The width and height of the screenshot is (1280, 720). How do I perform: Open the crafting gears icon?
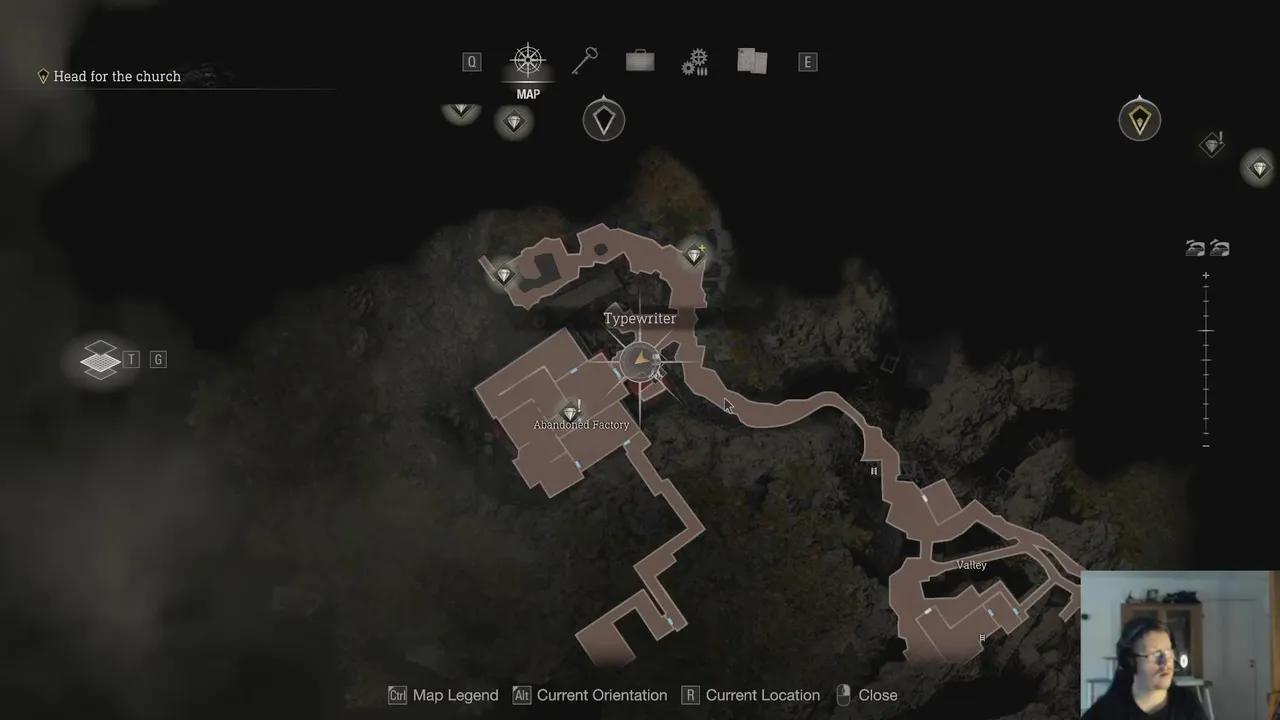click(x=694, y=60)
